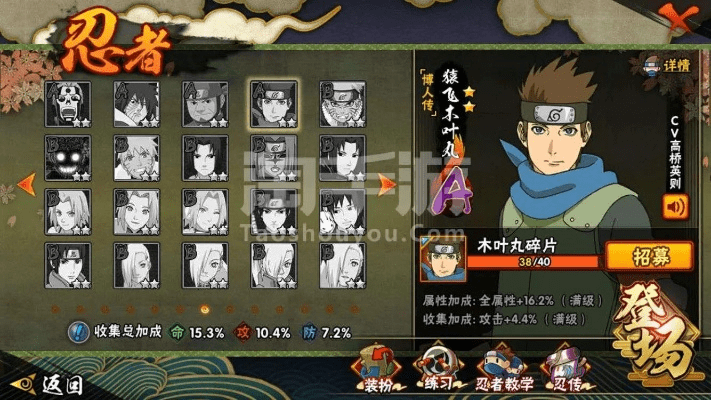This screenshot has height=400, width=711.
Task: Play the character voice speaker icon
Action: click(x=677, y=207)
